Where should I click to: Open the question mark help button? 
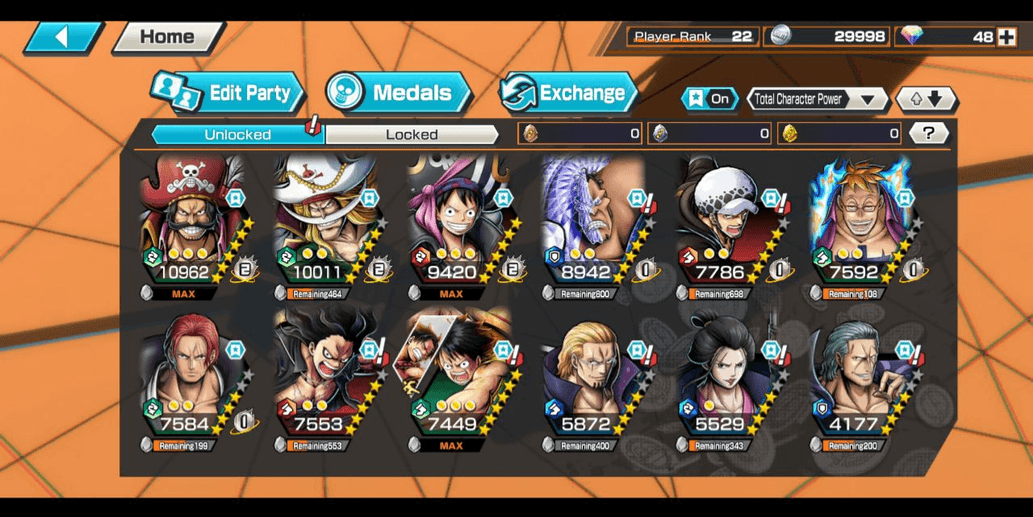pos(930,133)
